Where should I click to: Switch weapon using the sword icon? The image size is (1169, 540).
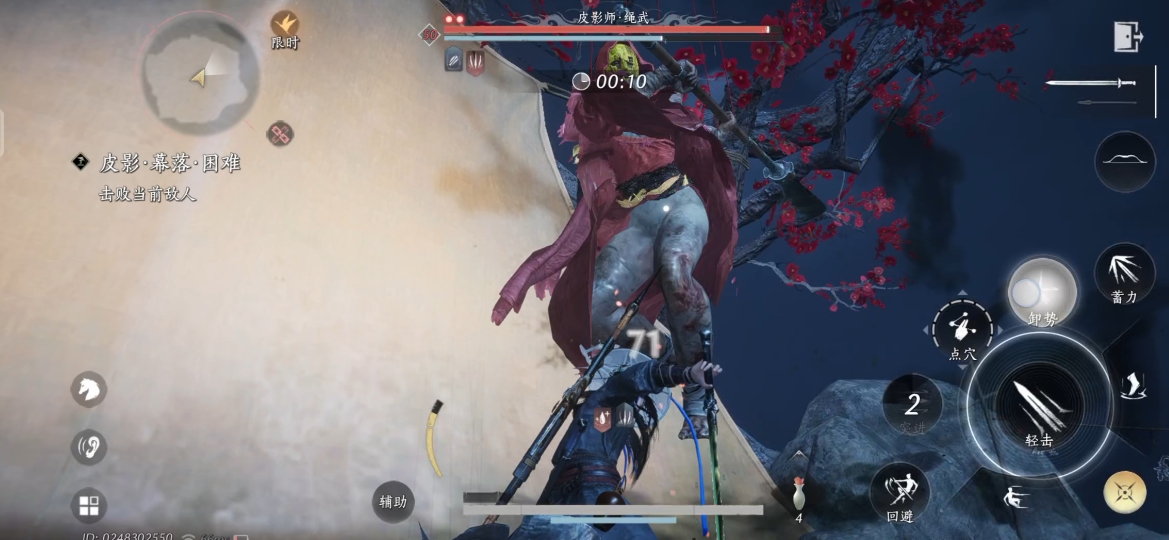pyautogui.click(x=1092, y=84)
